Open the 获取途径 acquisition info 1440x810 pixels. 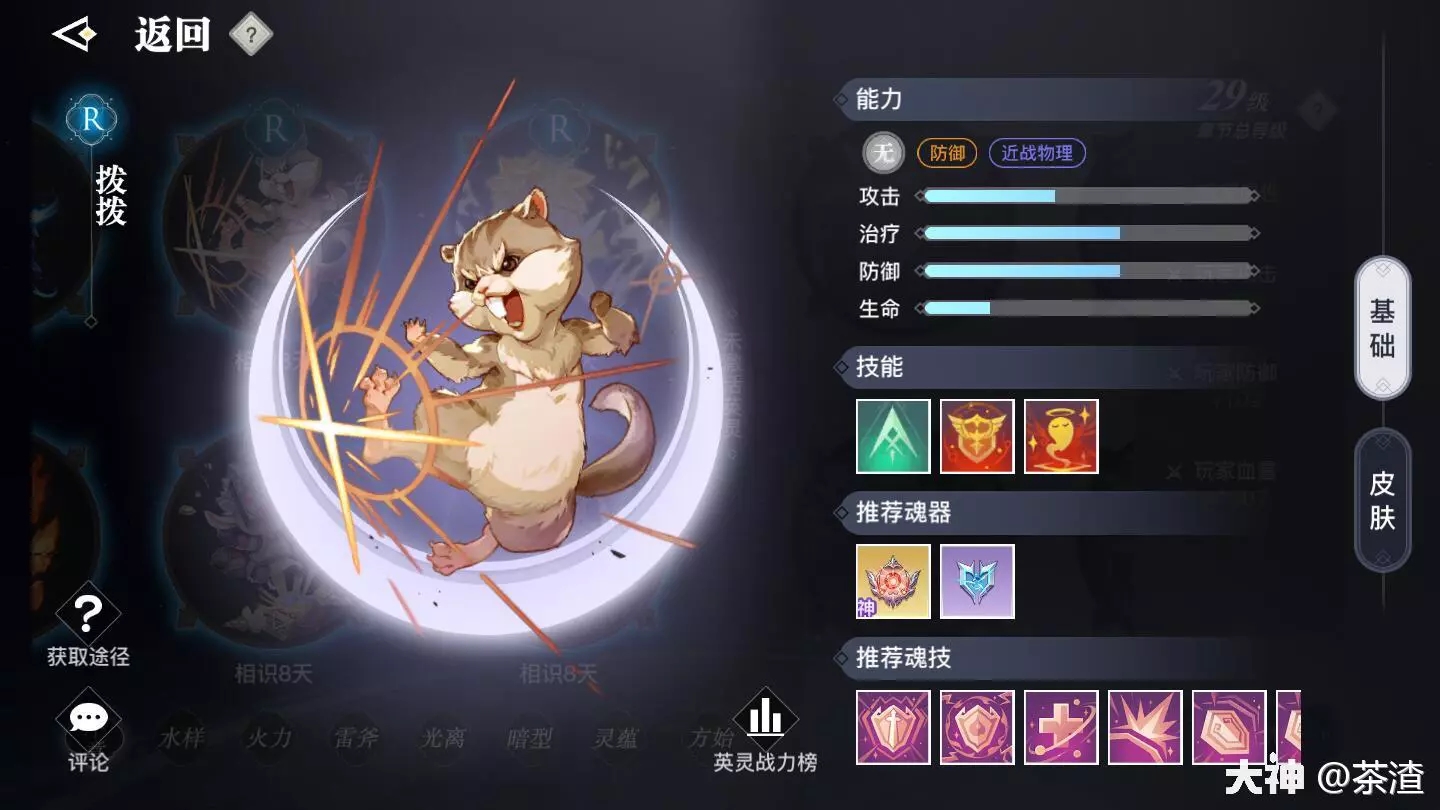[x=88, y=626]
